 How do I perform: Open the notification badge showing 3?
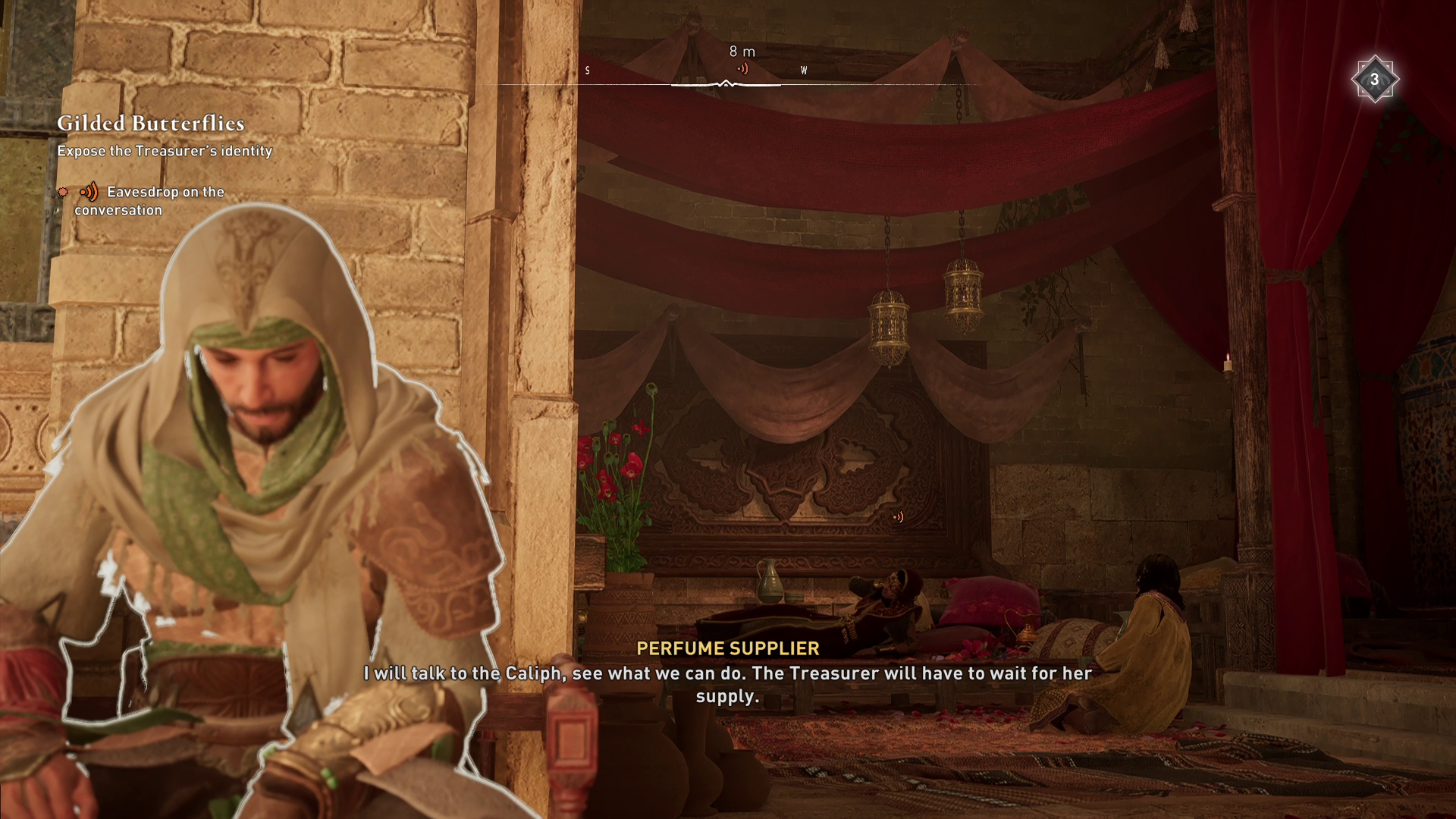1373,80
